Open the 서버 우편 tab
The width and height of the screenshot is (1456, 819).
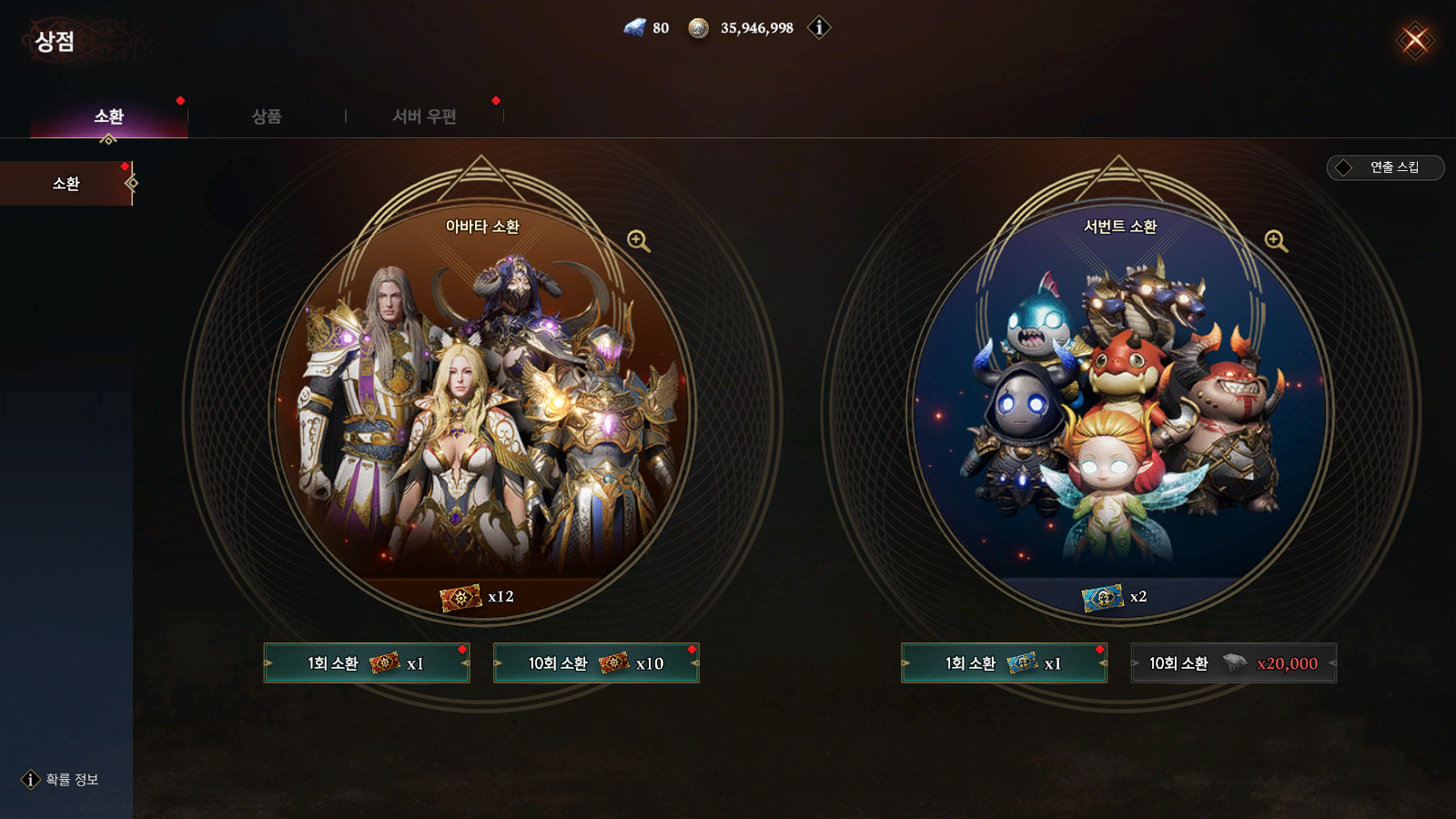[x=424, y=116]
